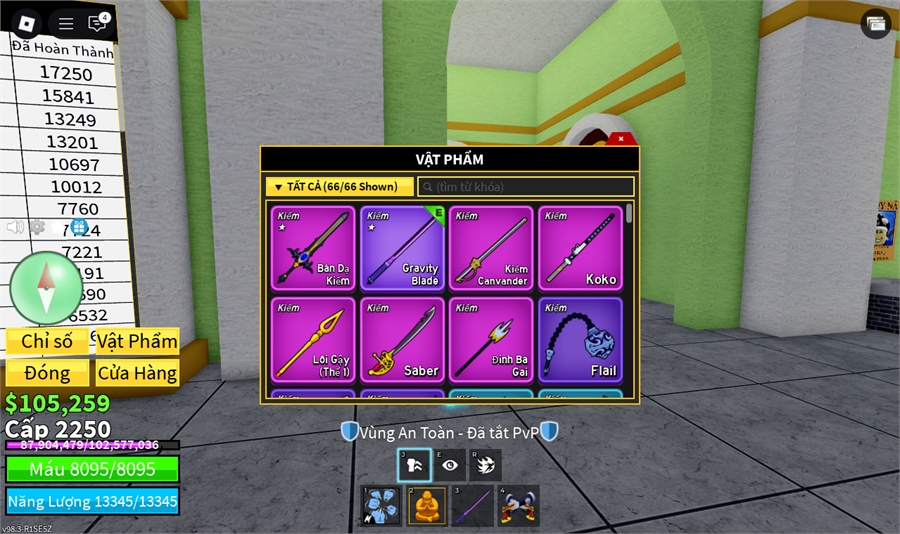900x534 pixels.
Task: Select the Đinh Ba Gai trident
Action: coord(491,339)
